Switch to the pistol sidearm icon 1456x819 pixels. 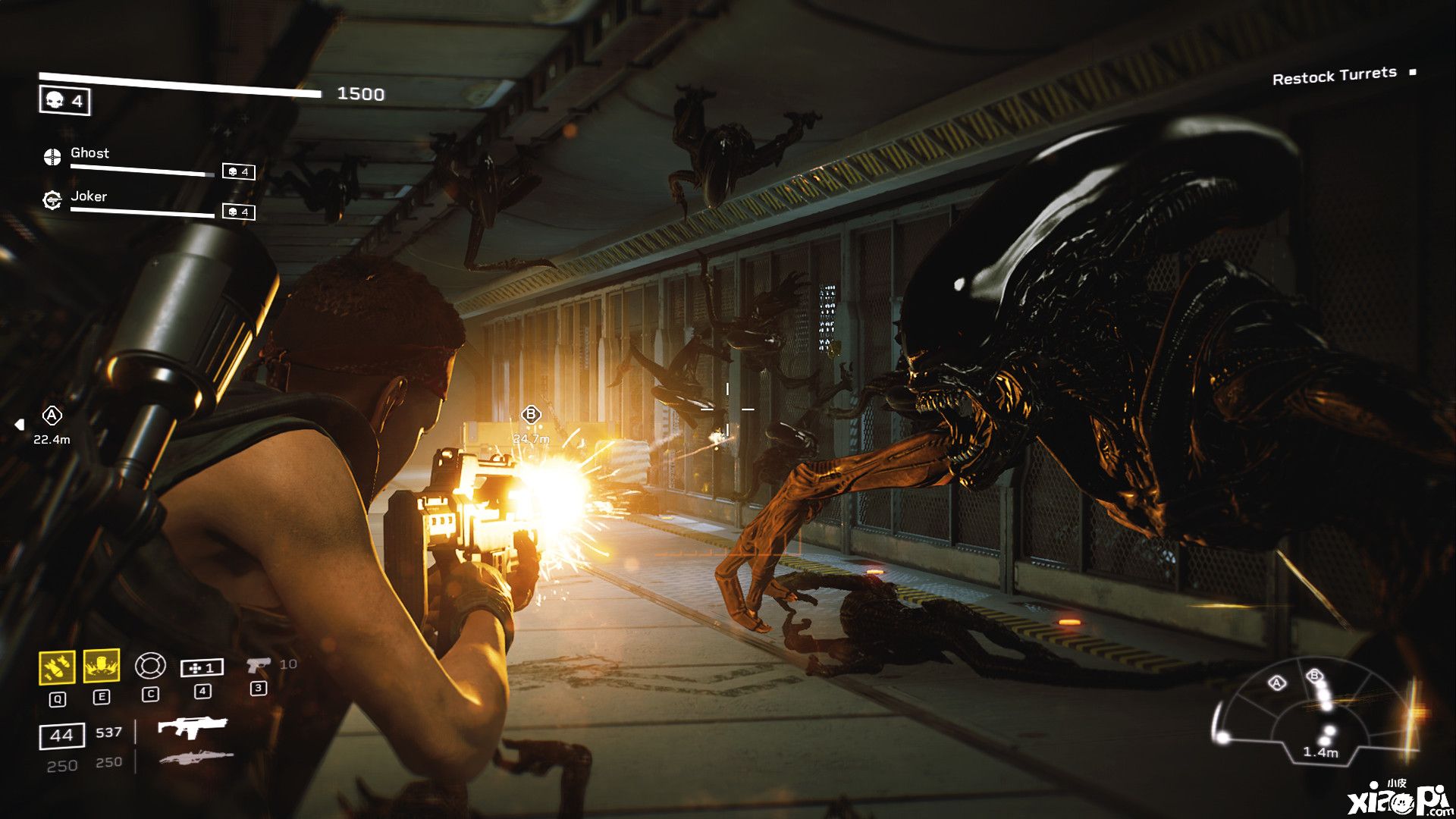click(258, 665)
